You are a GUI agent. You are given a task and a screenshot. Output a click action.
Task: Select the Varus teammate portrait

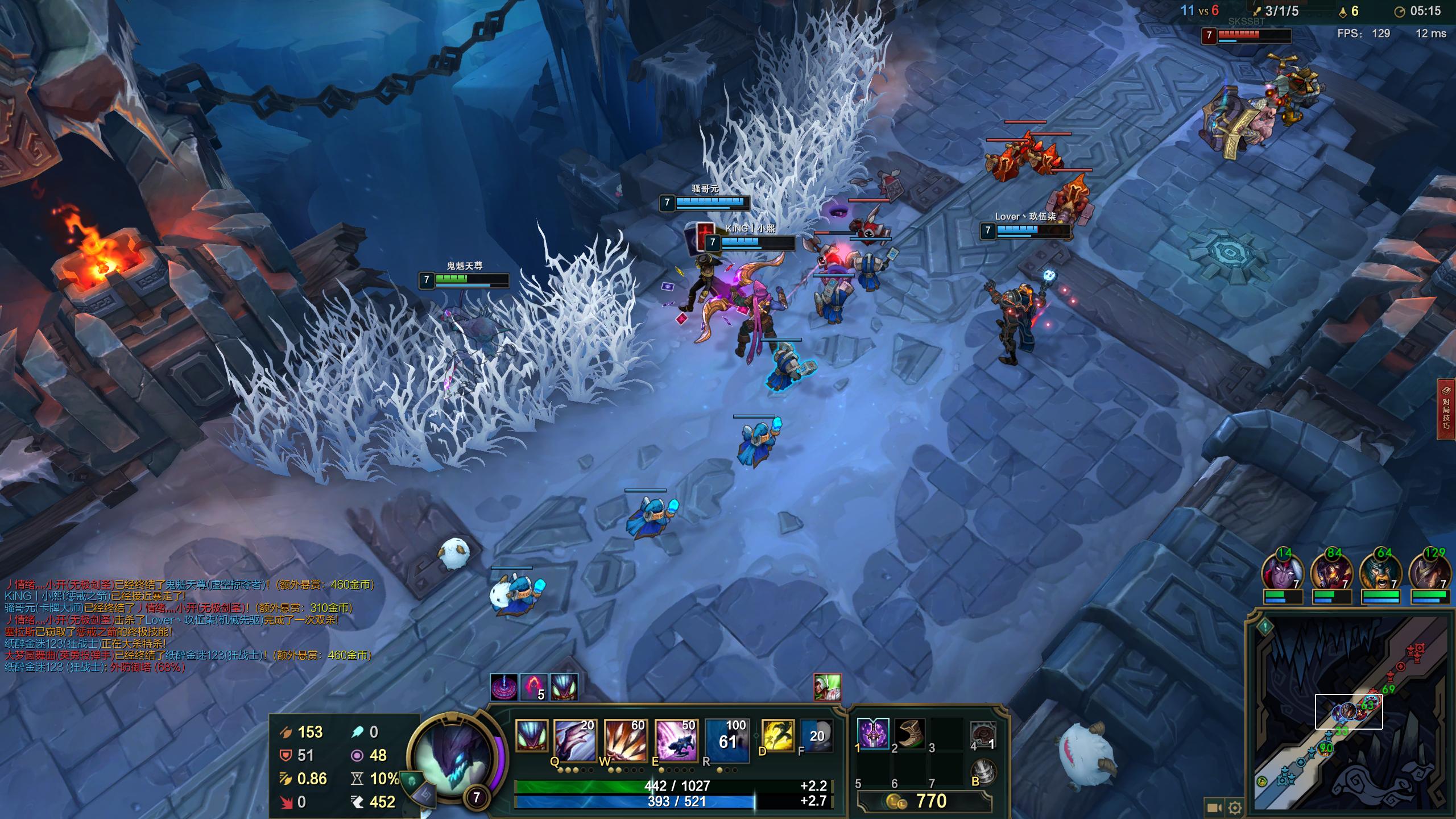point(1283,572)
